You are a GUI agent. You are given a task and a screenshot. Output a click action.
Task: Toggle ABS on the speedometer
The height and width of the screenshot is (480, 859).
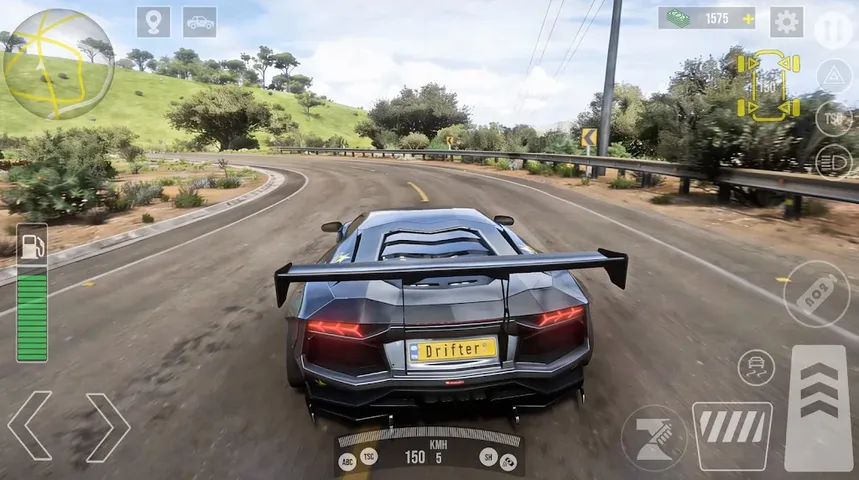point(348,461)
